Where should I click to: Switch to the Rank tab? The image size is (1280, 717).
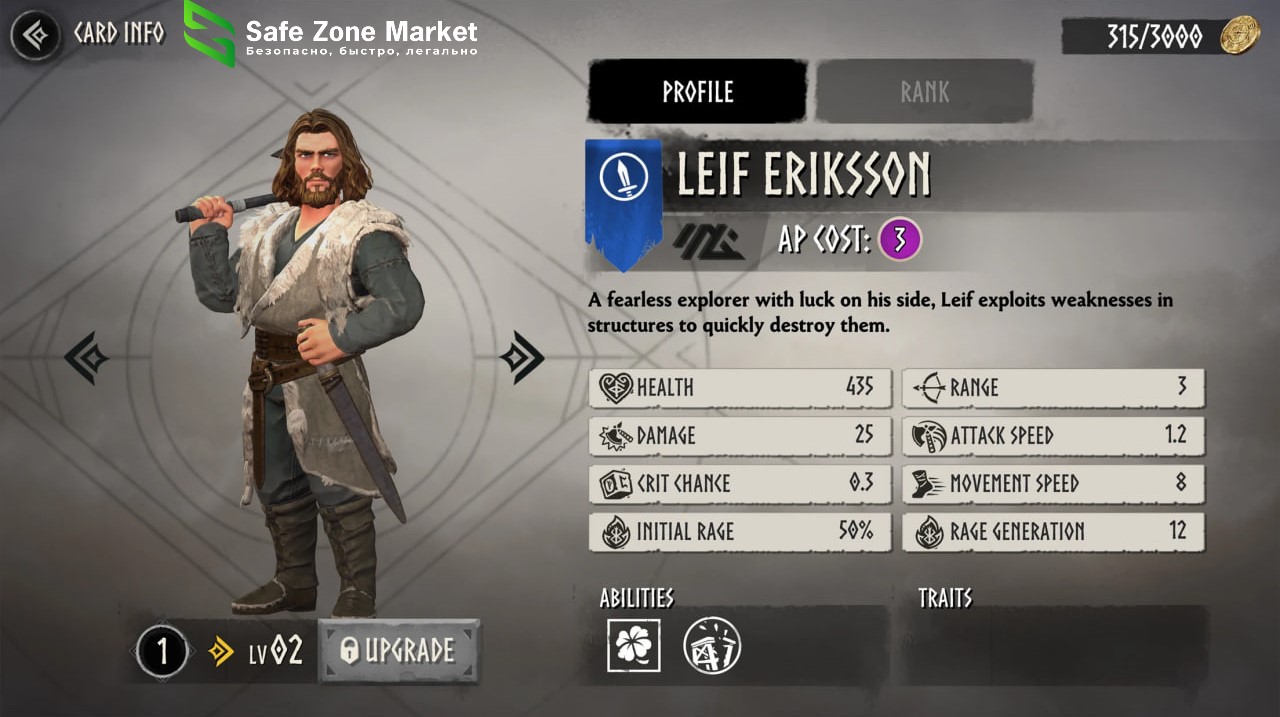[x=924, y=92]
